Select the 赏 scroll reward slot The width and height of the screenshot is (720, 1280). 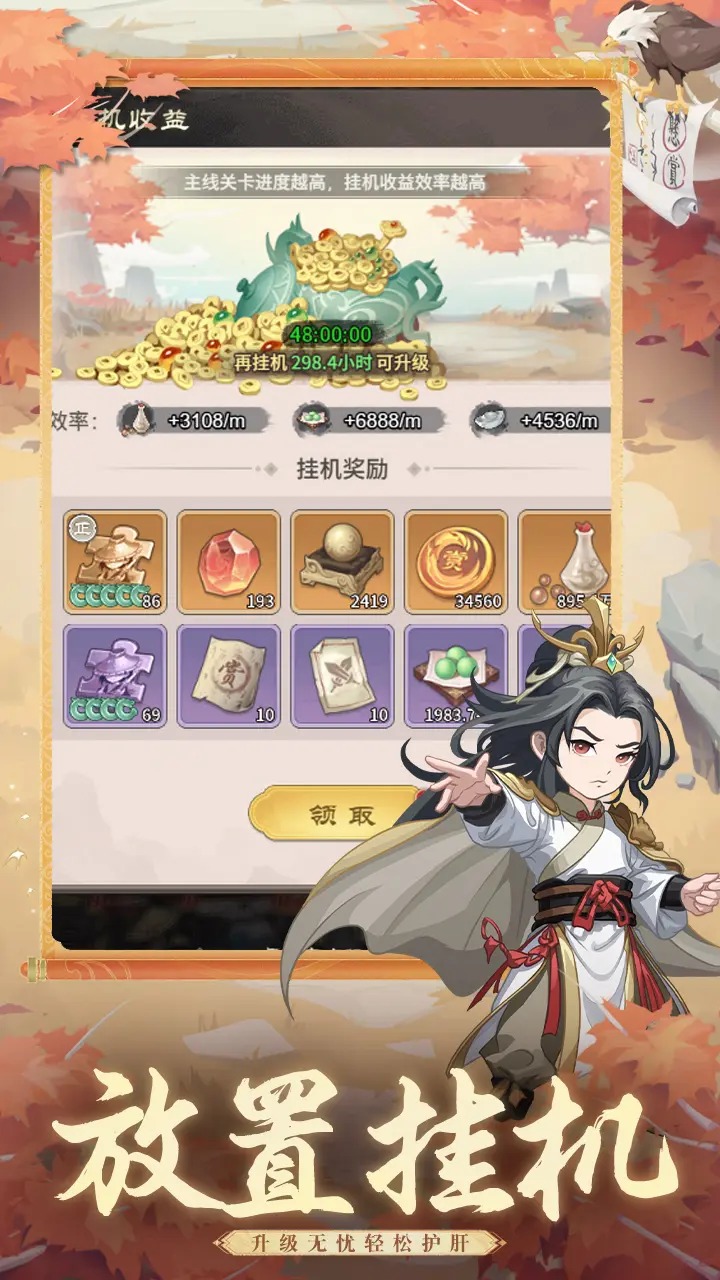click(x=229, y=676)
